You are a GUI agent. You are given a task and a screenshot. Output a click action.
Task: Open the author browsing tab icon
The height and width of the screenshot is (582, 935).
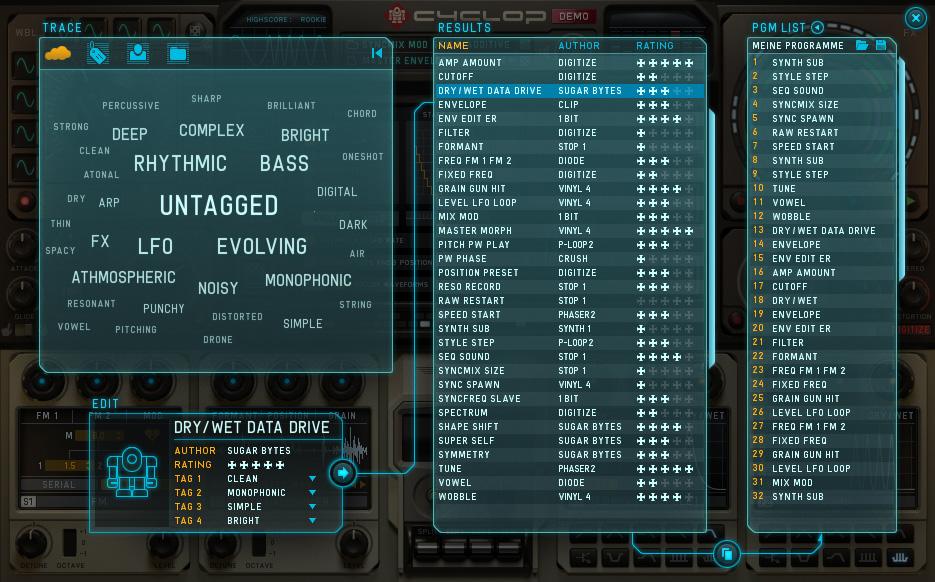tap(138, 53)
